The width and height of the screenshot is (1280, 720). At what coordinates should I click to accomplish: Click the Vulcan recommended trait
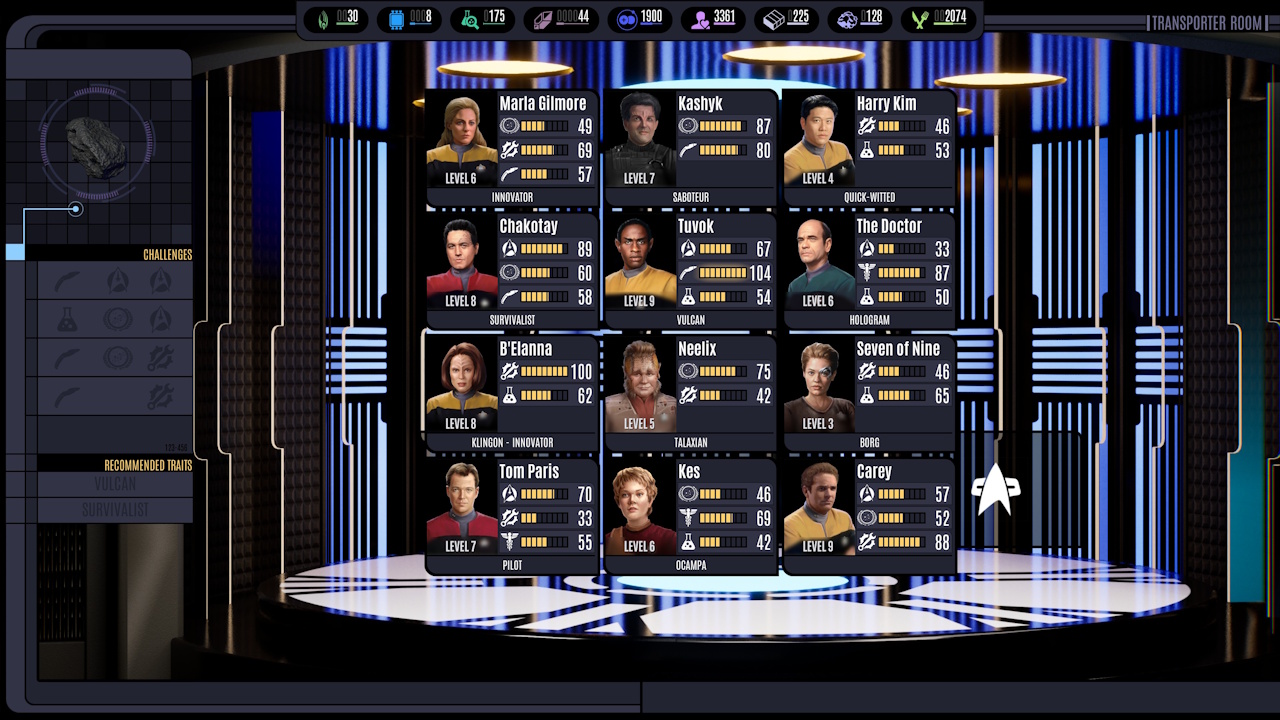[115, 485]
